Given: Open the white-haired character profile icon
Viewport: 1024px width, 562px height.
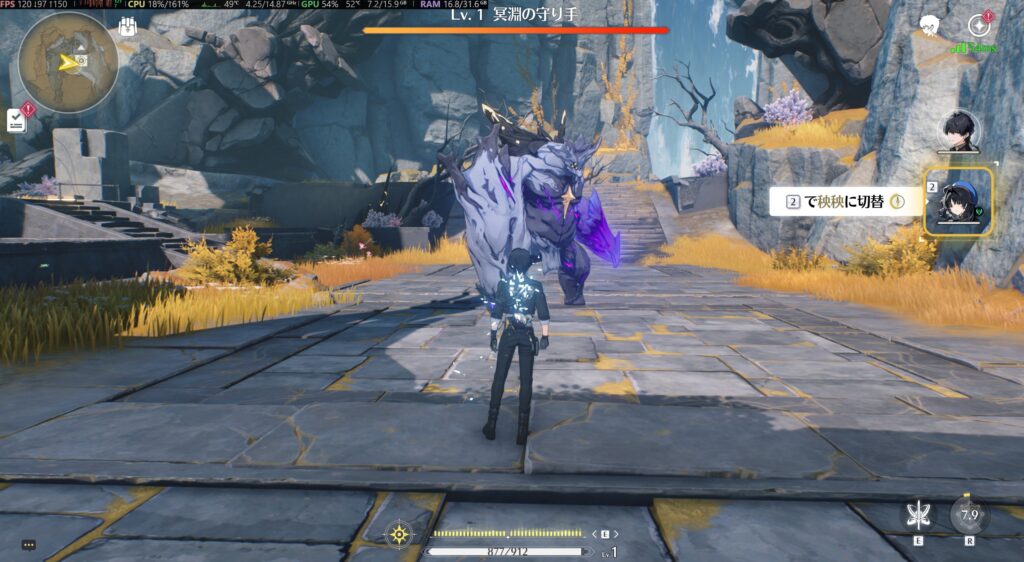Looking at the screenshot, I should tap(931, 27).
